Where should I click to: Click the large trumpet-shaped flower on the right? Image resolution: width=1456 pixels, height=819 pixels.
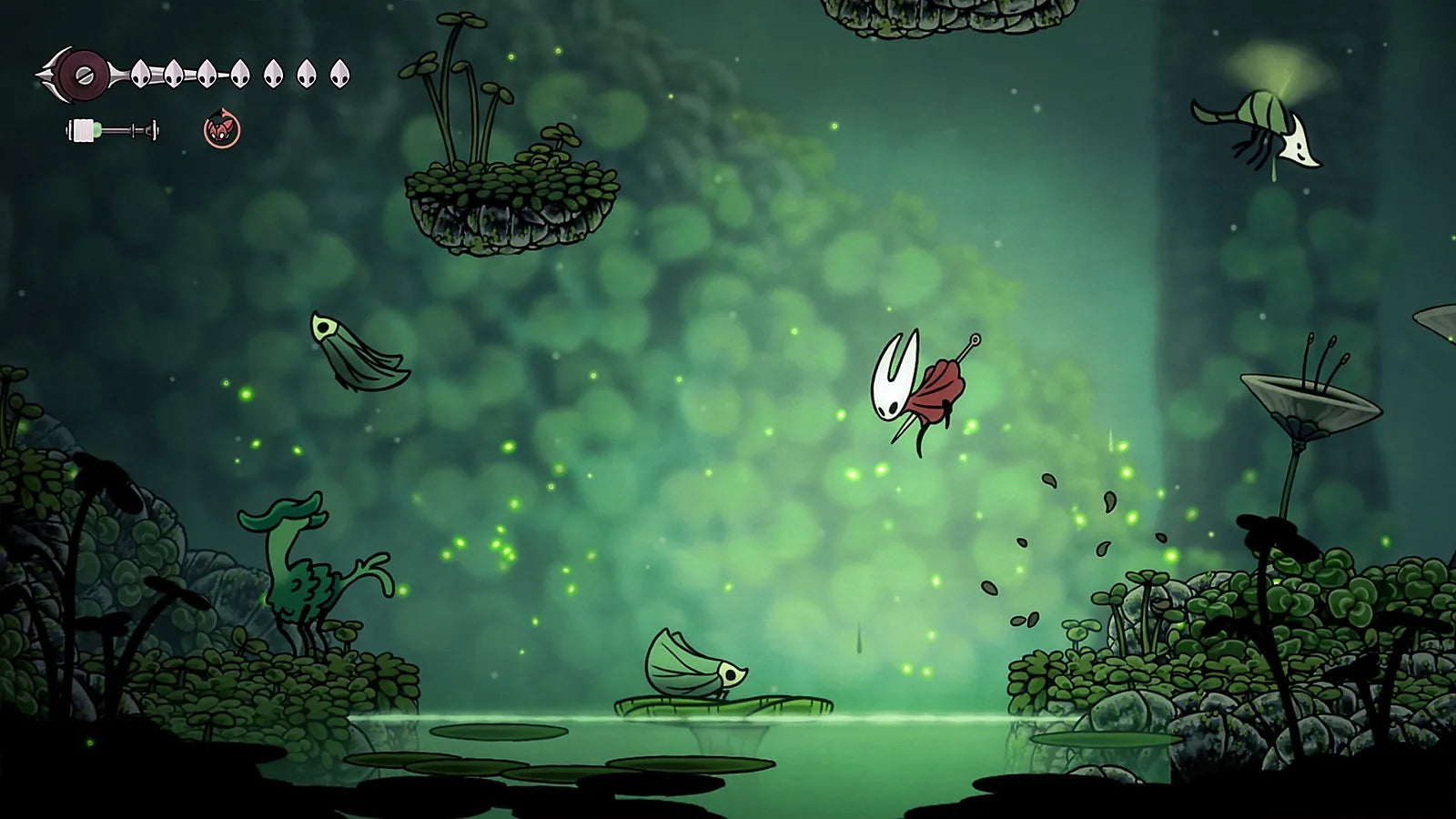(1310, 400)
